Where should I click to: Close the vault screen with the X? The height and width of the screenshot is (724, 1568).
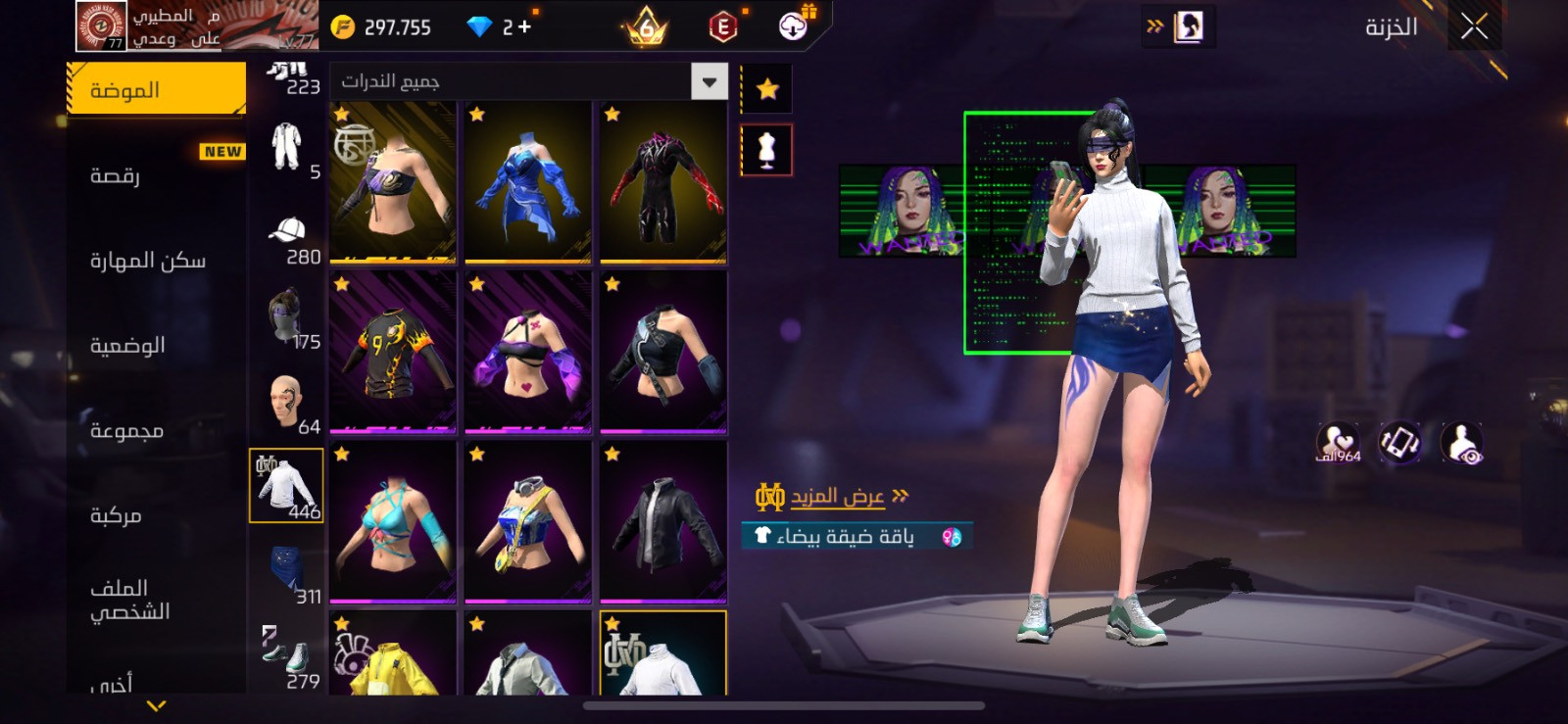(1474, 26)
